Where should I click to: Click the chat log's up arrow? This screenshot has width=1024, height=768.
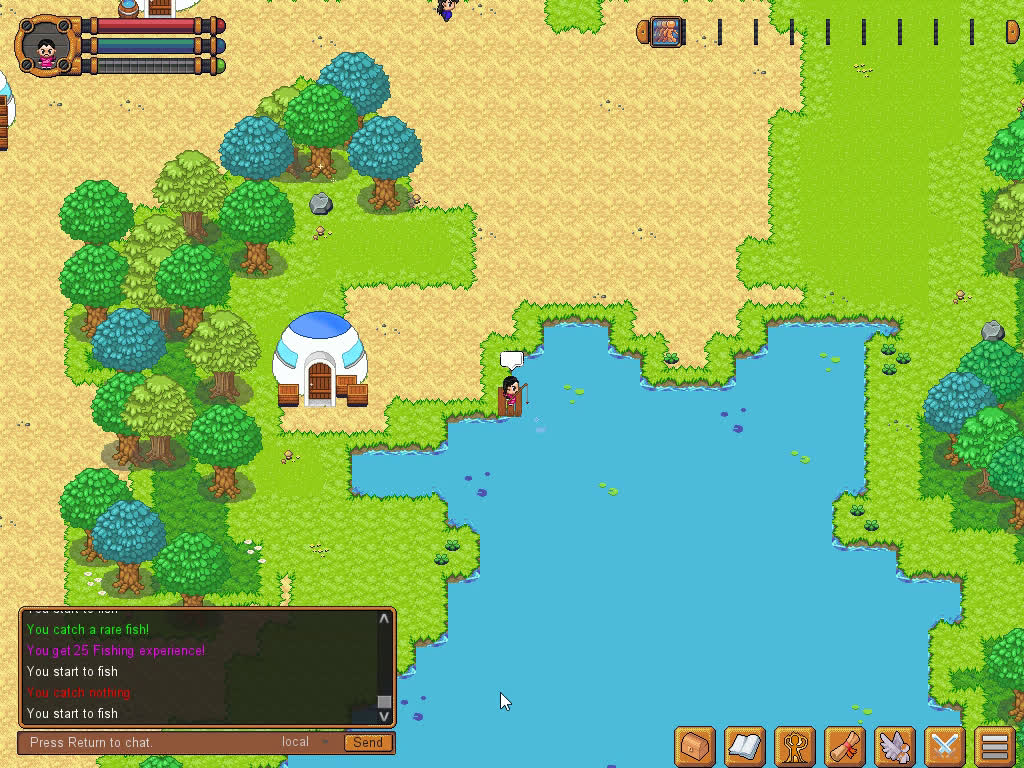click(x=384, y=619)
